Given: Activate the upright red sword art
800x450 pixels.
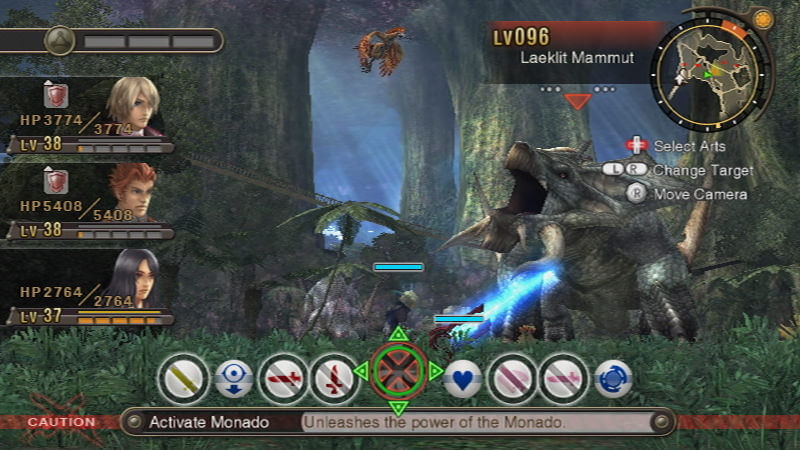Looking at the screenshot, I should tap(333, 379).
